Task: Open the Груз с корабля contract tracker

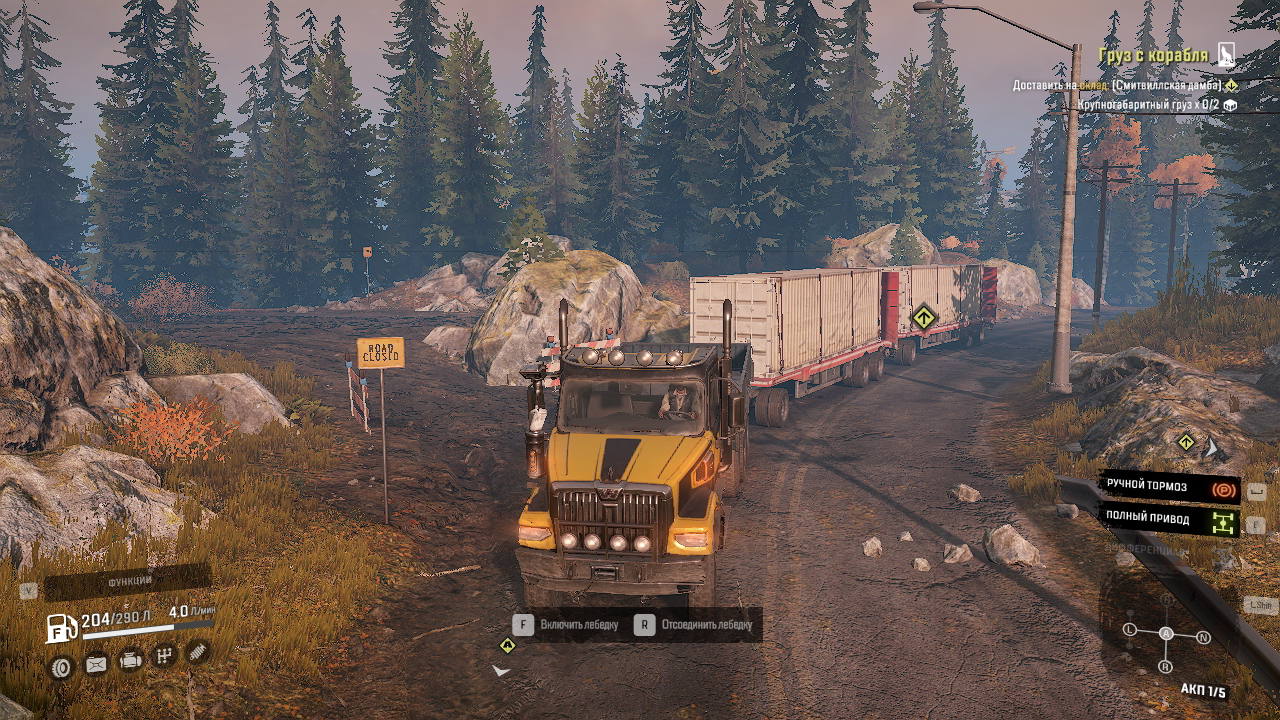Action: pos(1153,56)
